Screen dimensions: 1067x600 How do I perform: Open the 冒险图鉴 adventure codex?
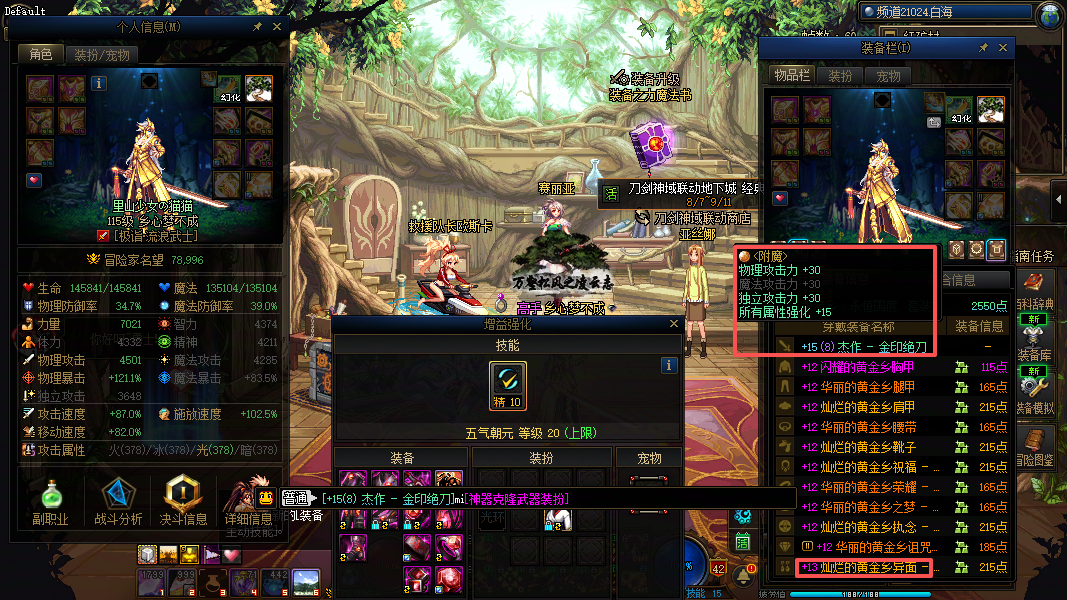(x=1035, y=447)
